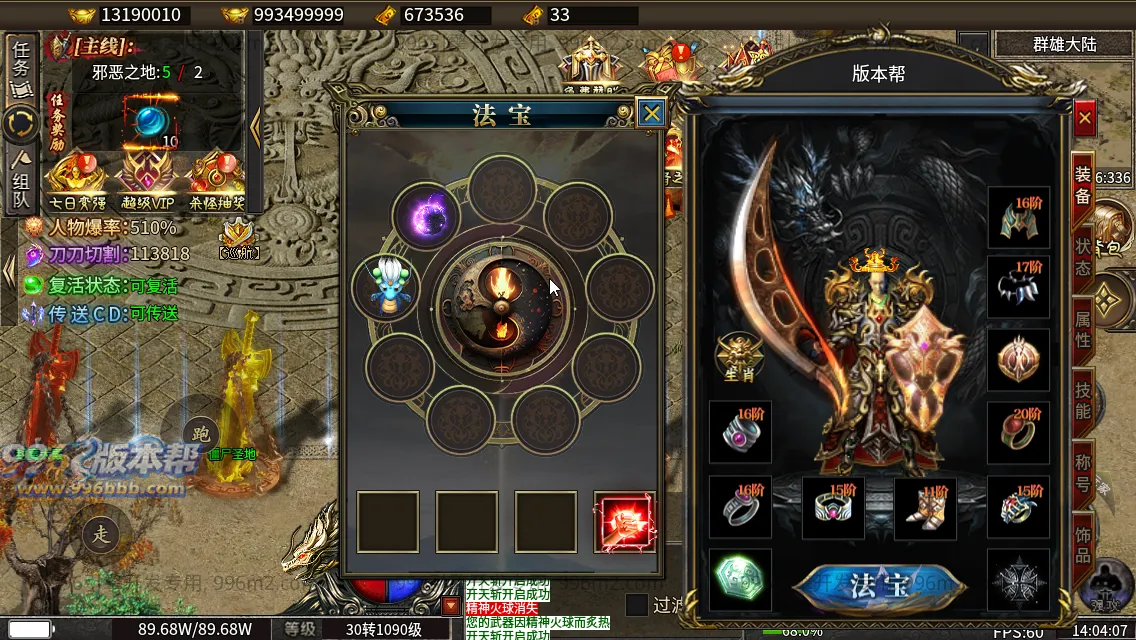Image resolution: width=1136 pixels, height=640 pixels.
Task: Open the 七日奖赏 reward icon
Action: point(75,177)
